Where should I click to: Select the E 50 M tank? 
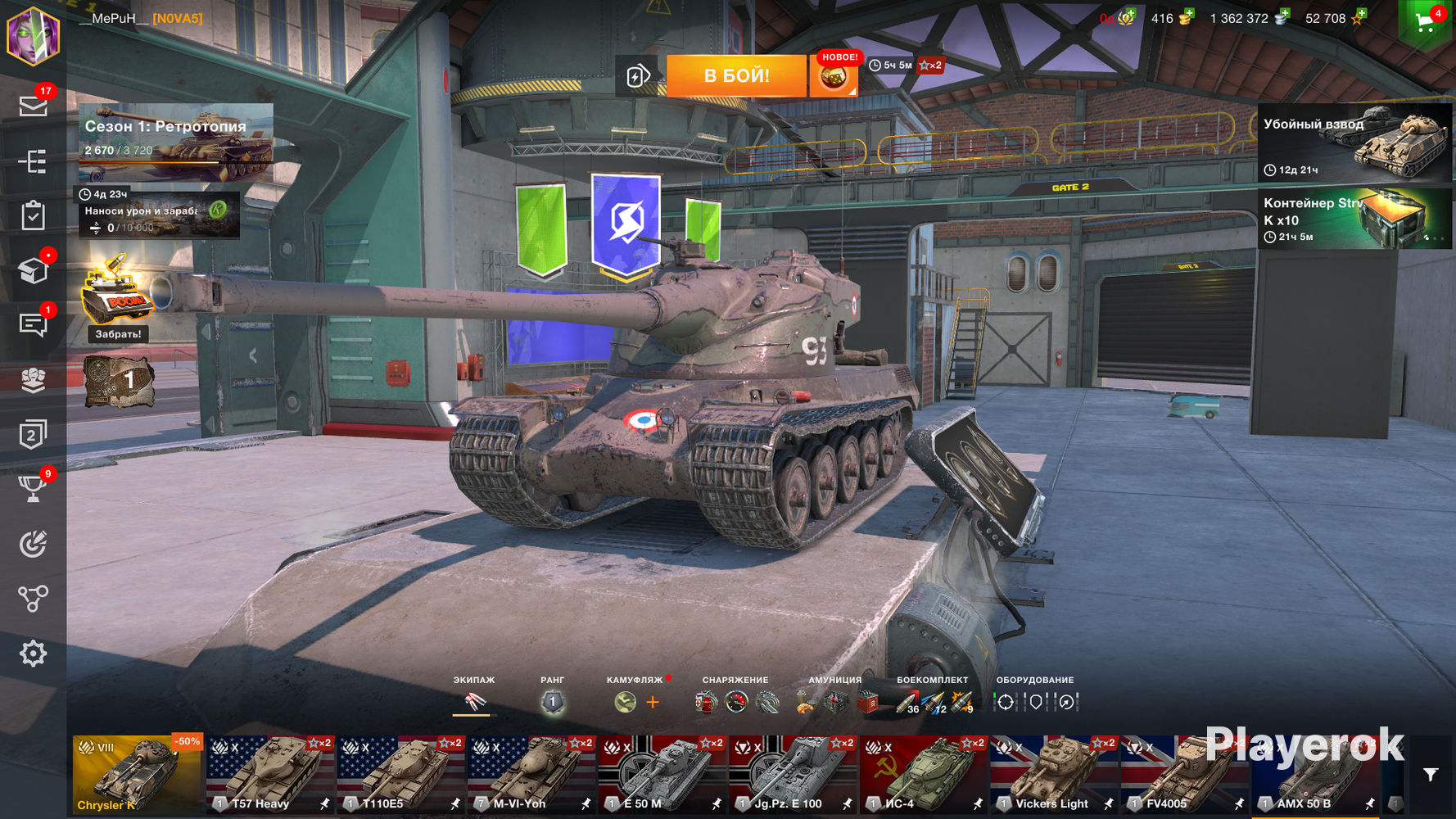click(662, 774)
